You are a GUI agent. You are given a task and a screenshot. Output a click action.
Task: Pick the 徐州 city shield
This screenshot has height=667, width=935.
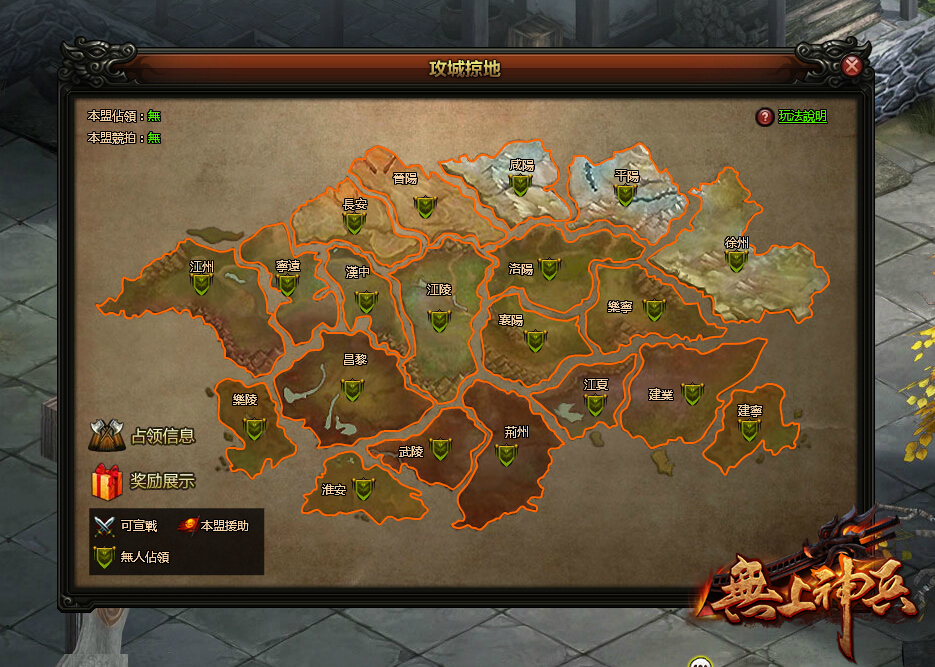pyautogui.click(x=736, y=261)
